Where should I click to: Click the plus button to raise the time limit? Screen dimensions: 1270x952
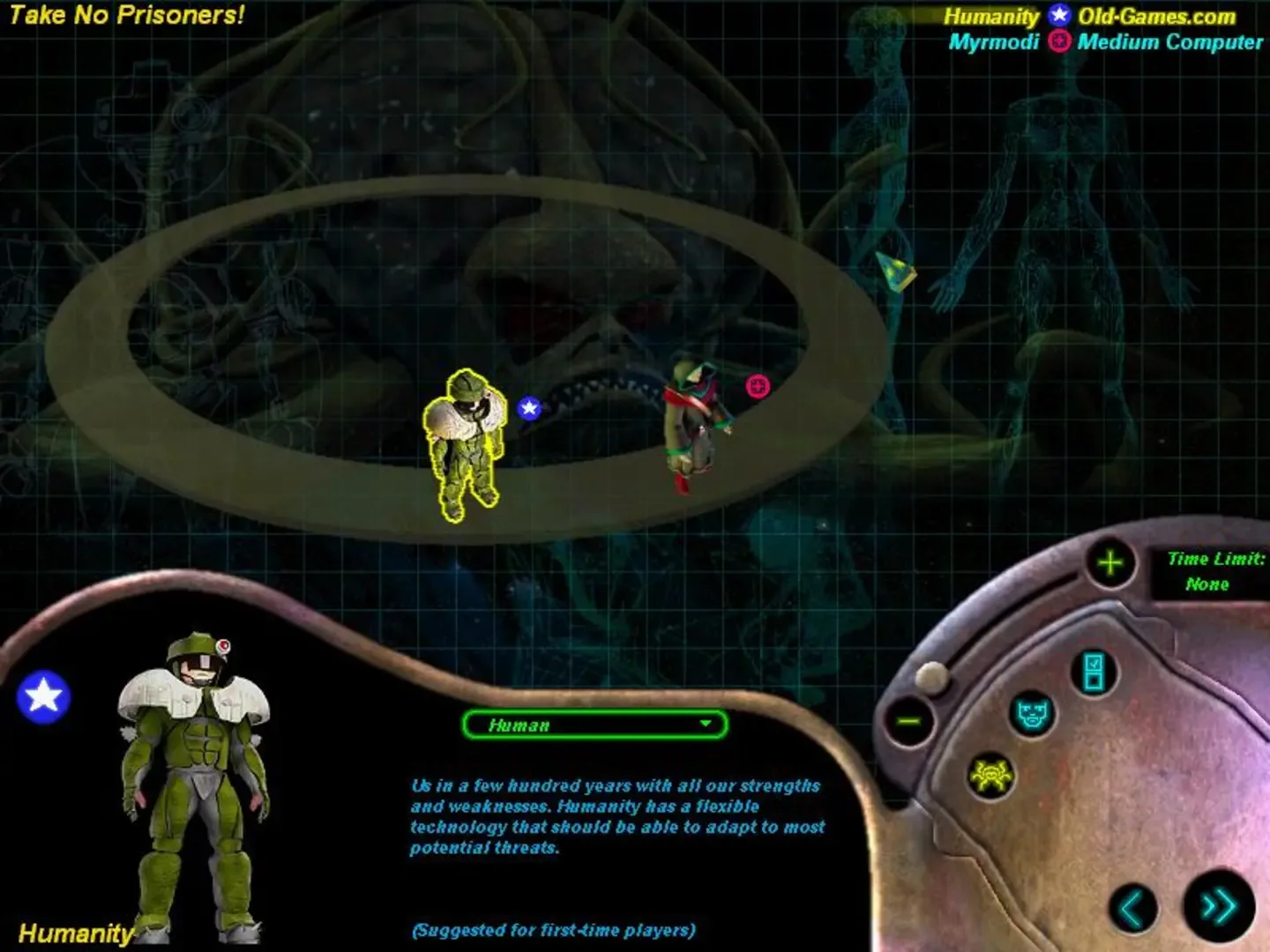1109,562
